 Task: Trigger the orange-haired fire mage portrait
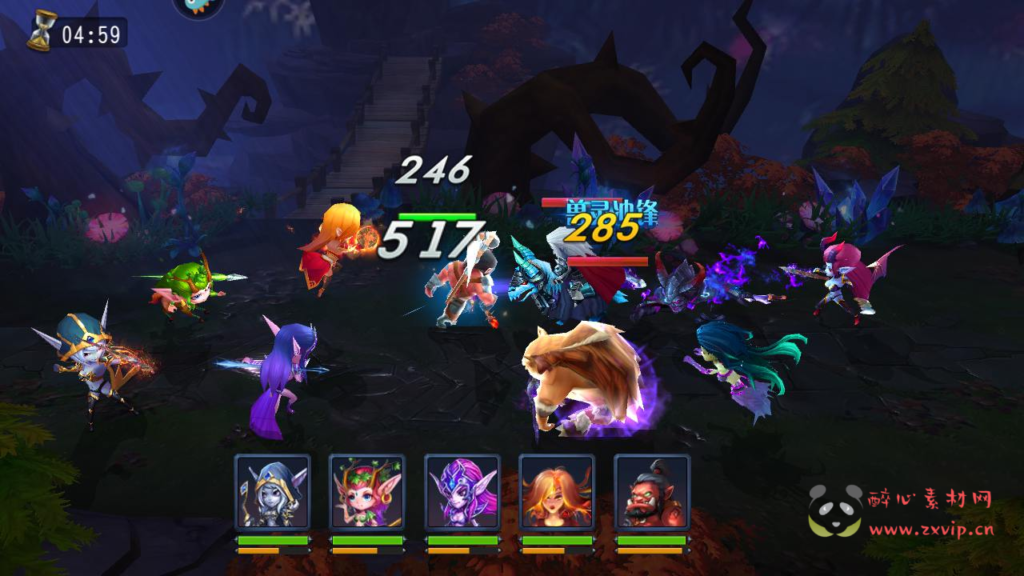click(557, 492)
